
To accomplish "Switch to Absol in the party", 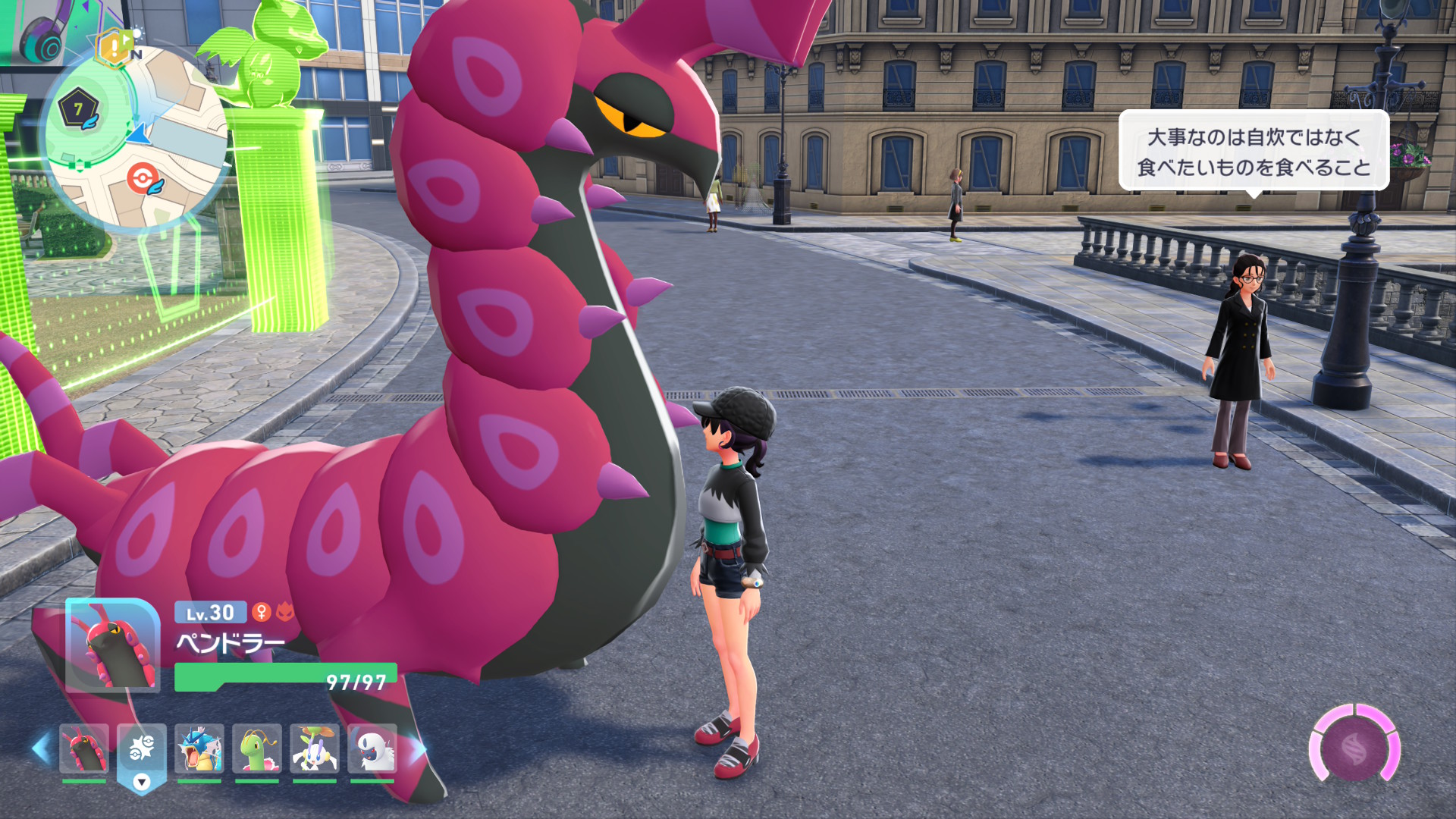I will coord(372,748).
